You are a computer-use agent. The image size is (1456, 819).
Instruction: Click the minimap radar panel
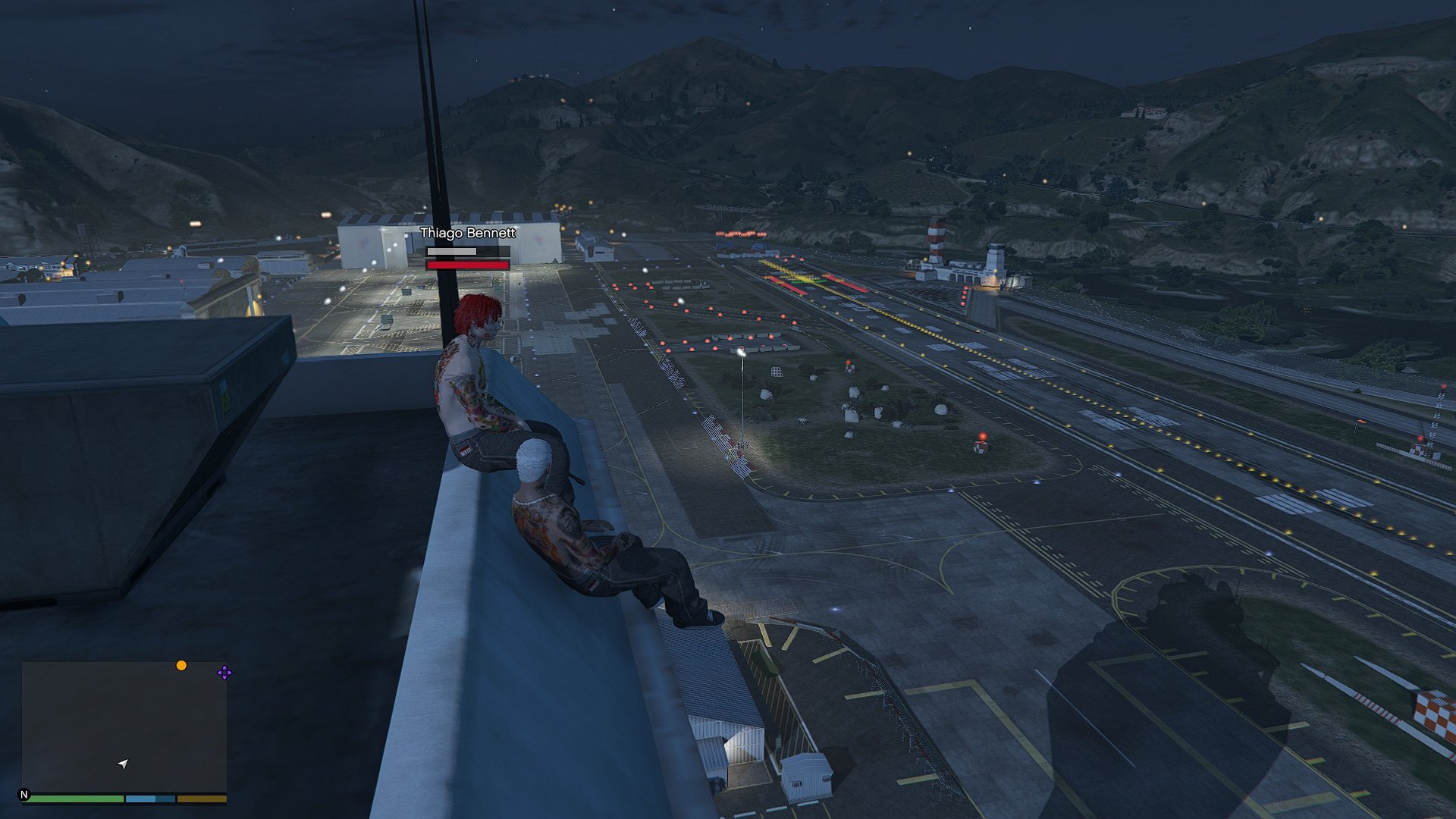tap(124, 726)
